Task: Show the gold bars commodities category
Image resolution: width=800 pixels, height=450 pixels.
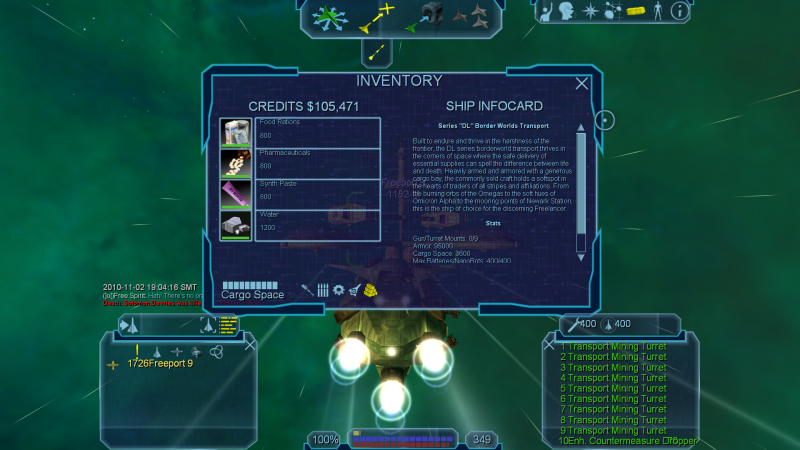Action: click(371, 290)
